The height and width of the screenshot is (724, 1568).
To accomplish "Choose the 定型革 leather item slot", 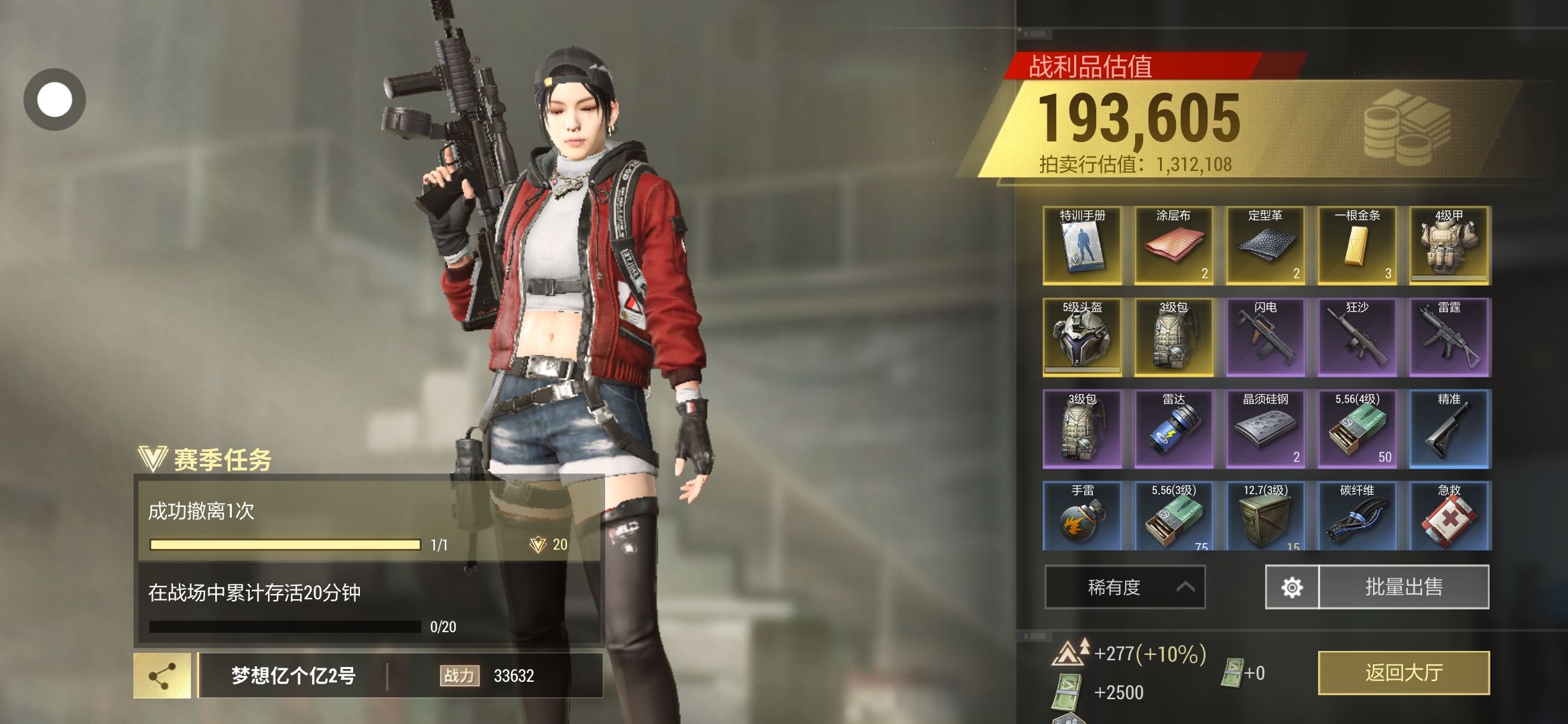I will (x=1266, y=245).
